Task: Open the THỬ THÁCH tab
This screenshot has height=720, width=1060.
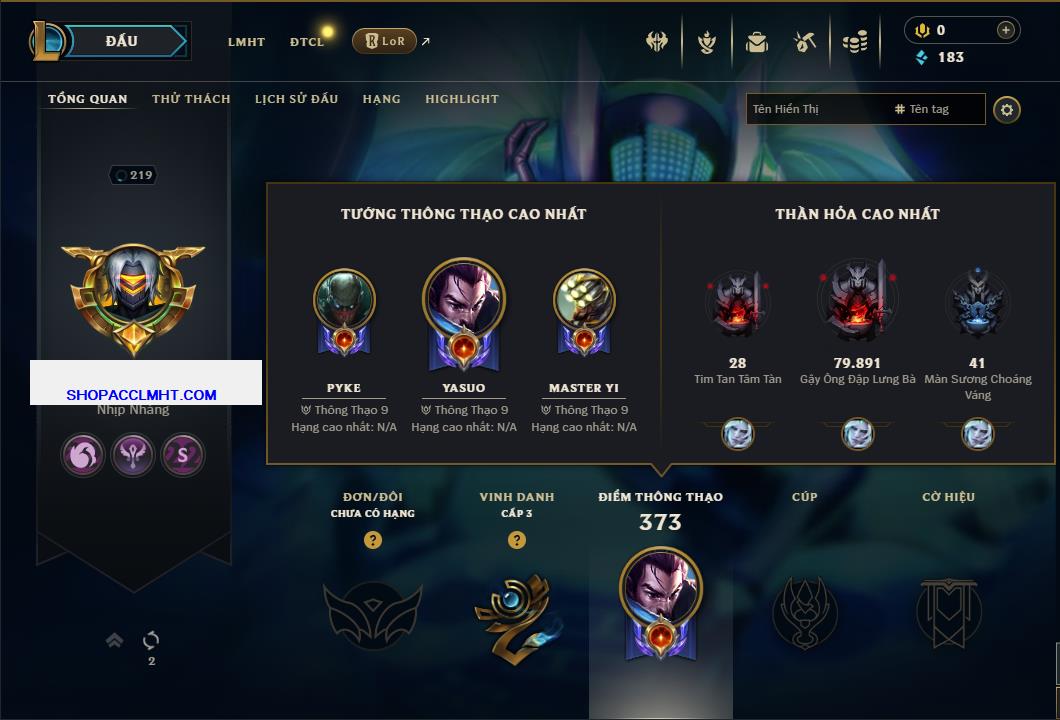Action: tap(191, 99)
